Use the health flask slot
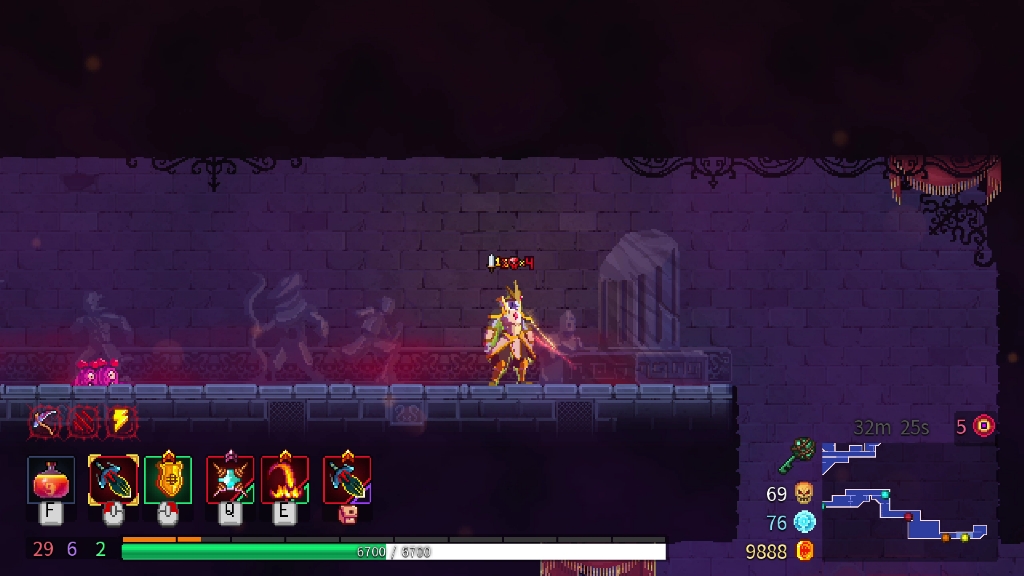 [50, 480]
